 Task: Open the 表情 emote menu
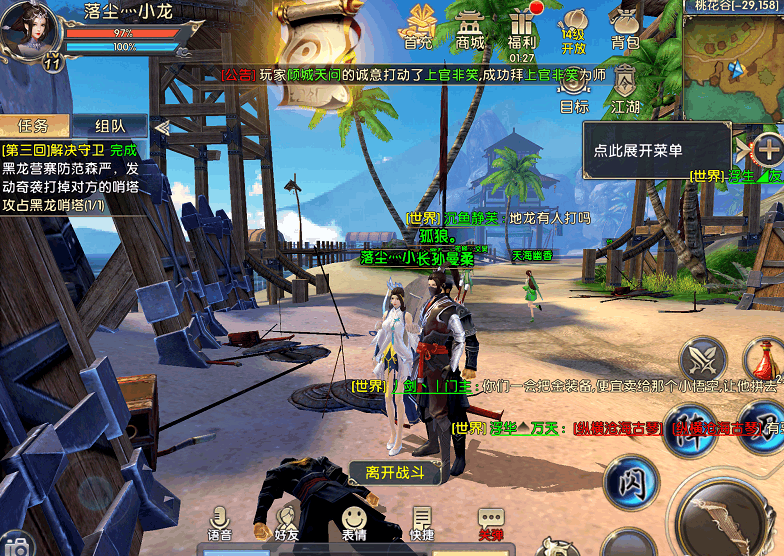(x=353, y=523)
